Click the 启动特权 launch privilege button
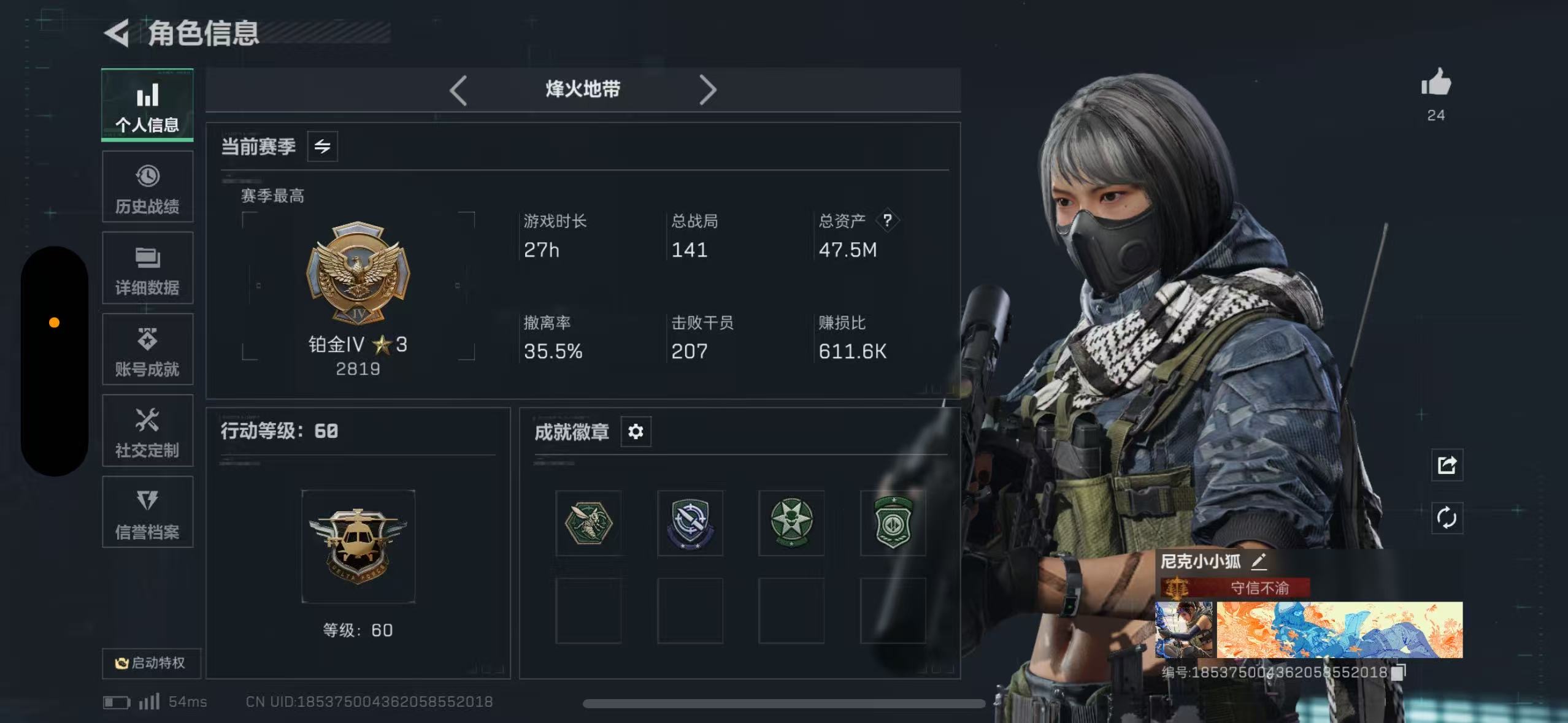This screenshot has width=1568, height=723. [150, 663]
